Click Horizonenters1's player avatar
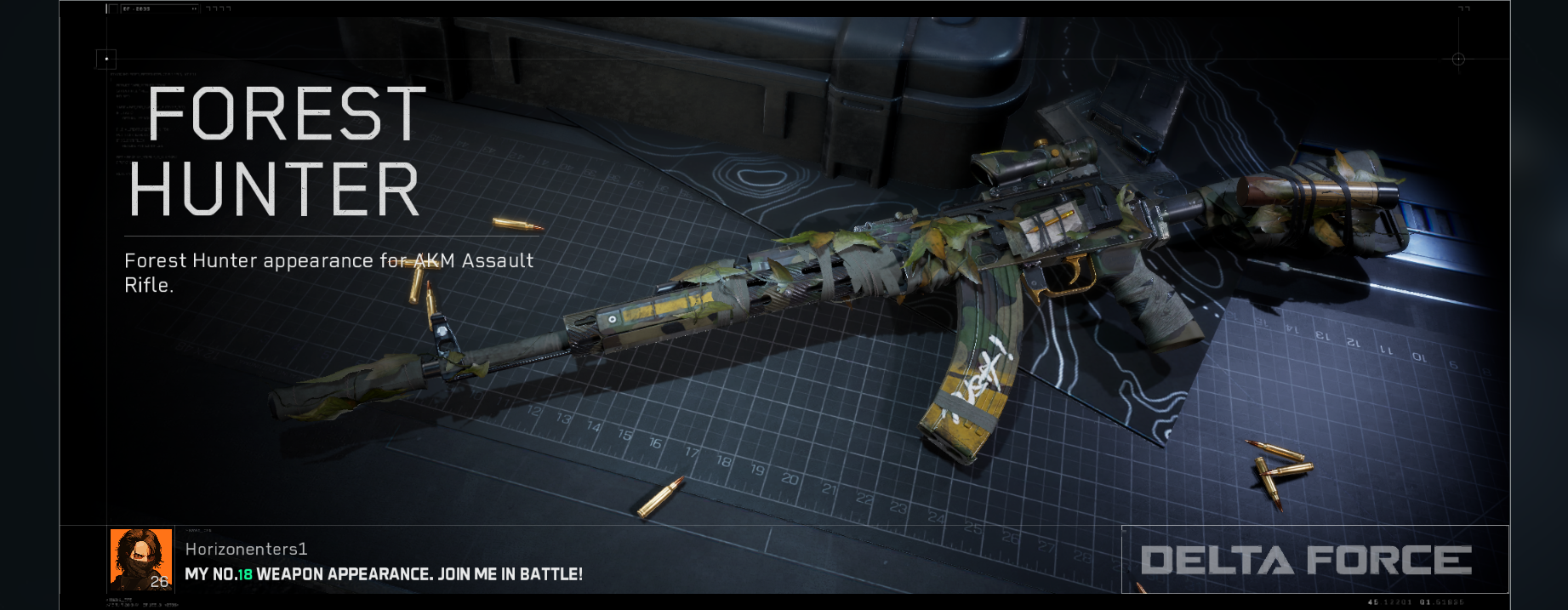The image size is (1568, 610). (x=140, y=559)
